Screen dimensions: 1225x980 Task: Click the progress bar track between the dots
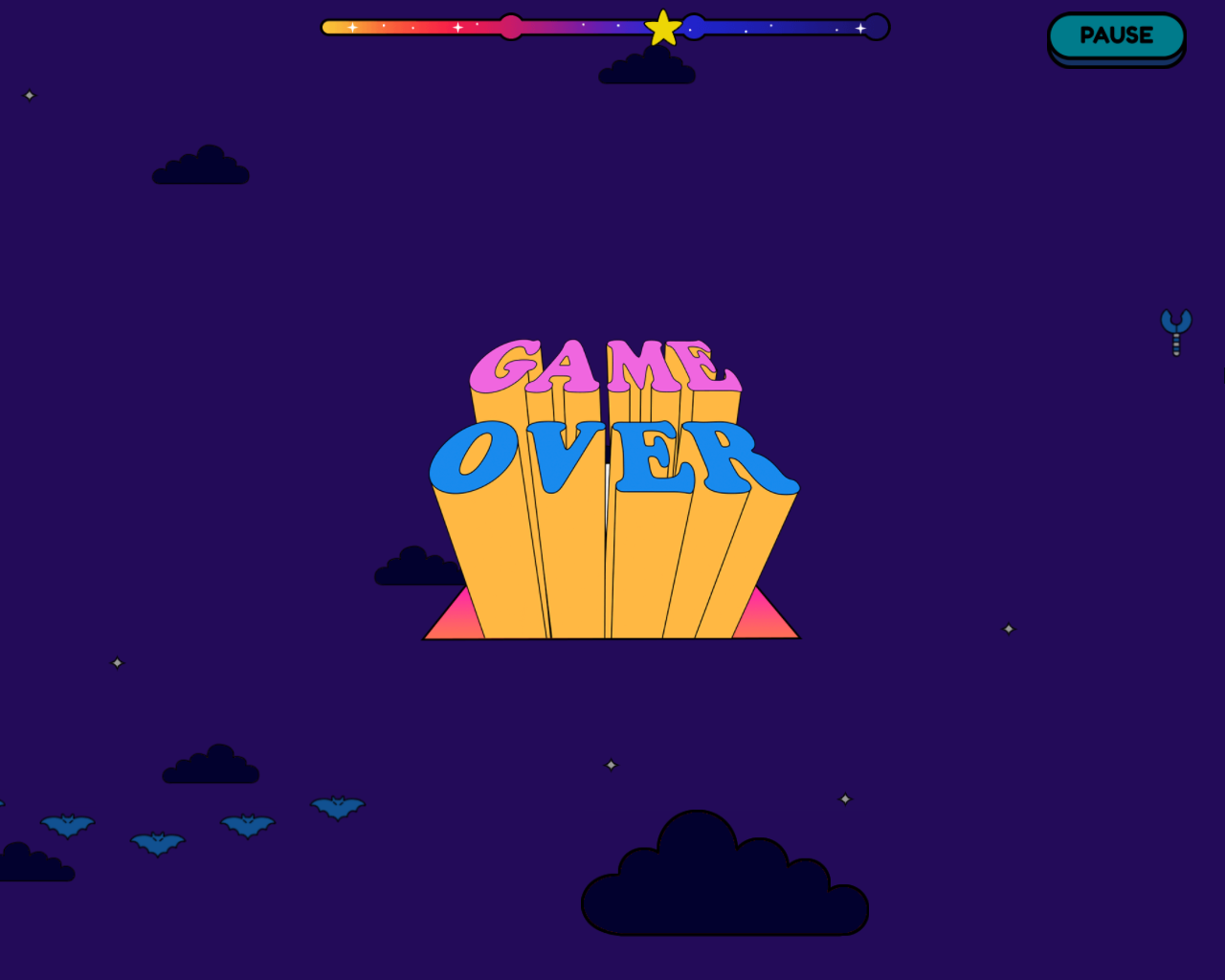click(593, 28)
